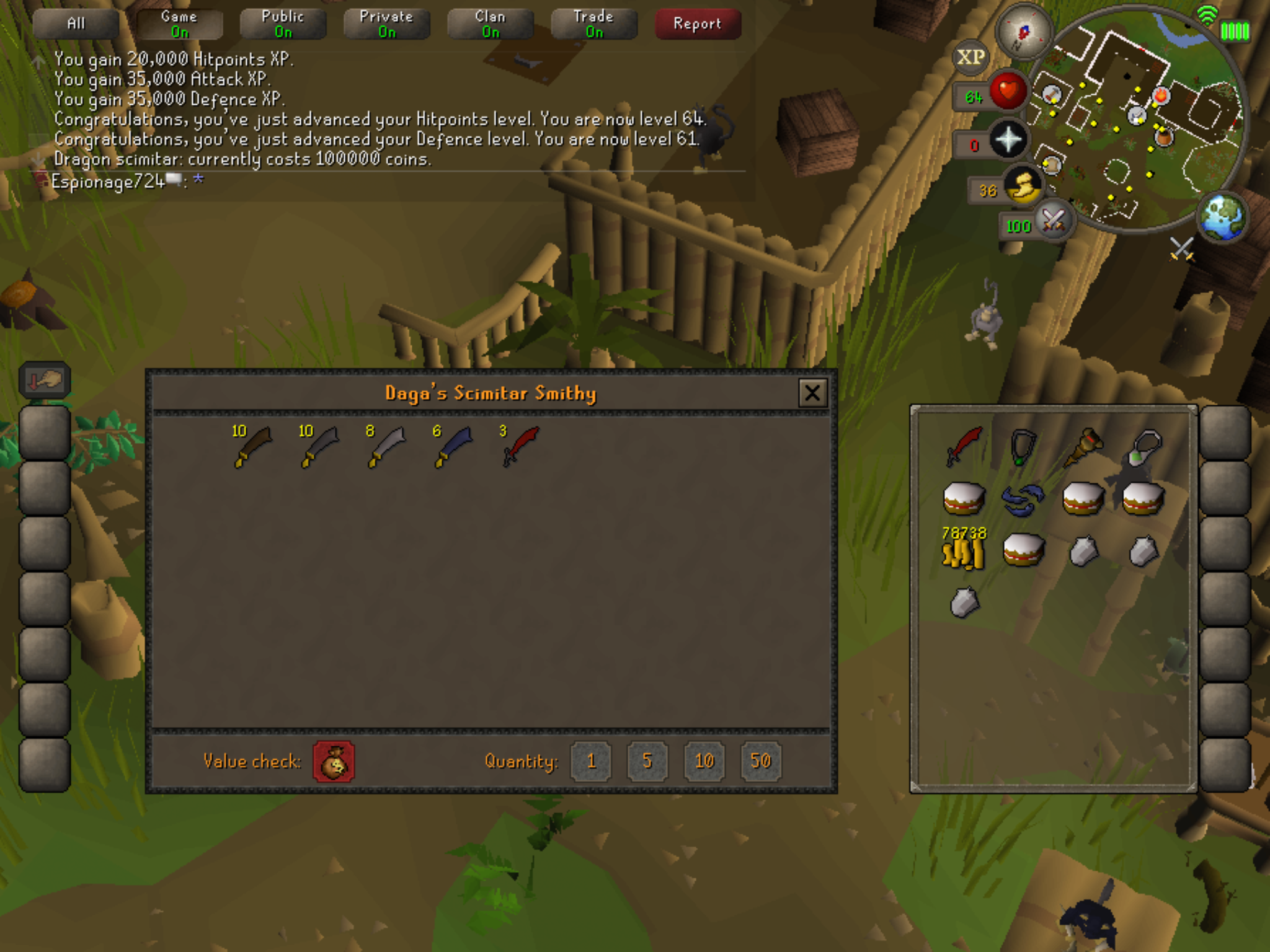Close Daga's Scimitar Smithy window
The width and height of the screenshot is (1270, 952).
click(x=812, y=393)
